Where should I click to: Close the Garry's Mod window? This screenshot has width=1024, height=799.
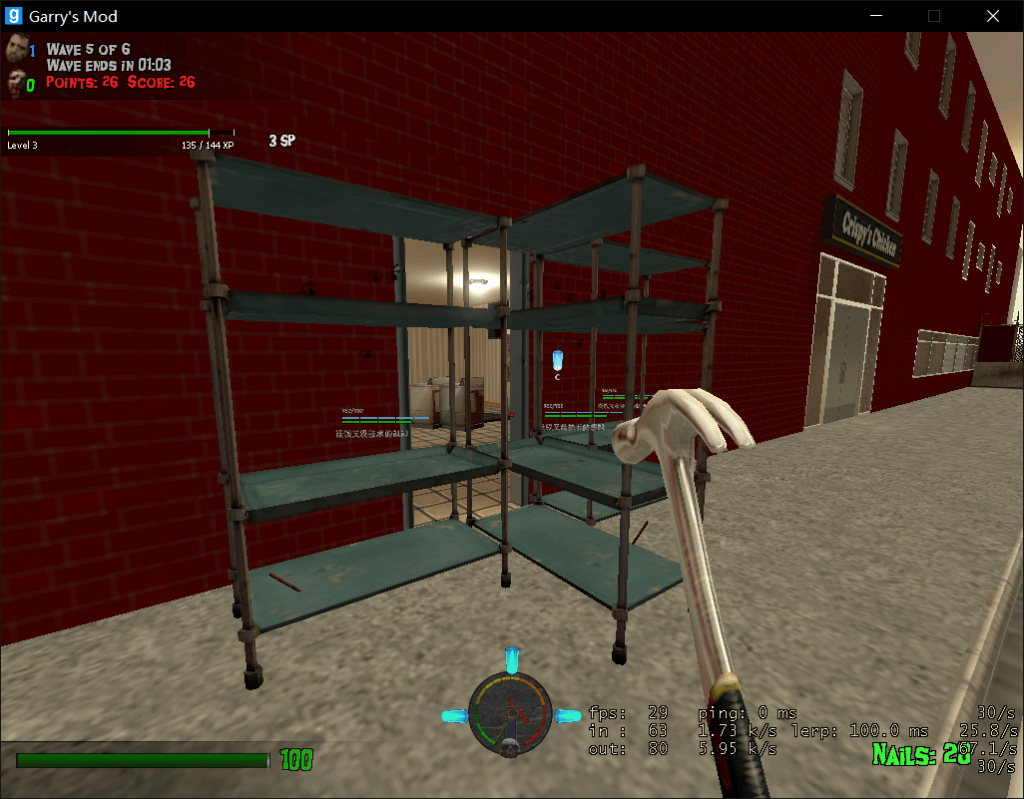[x=992, y=16]
